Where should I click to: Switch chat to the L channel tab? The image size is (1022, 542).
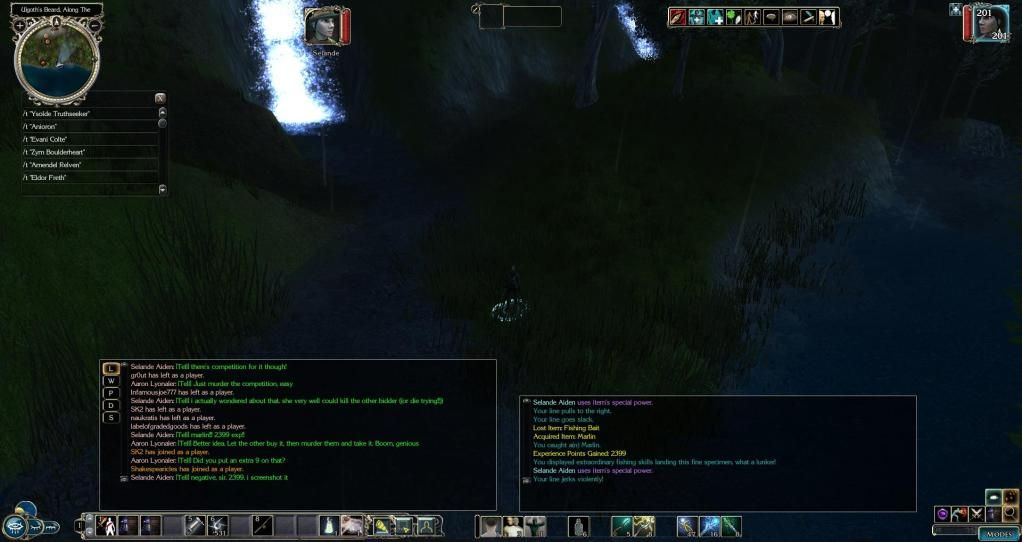(x=112, y=368)
